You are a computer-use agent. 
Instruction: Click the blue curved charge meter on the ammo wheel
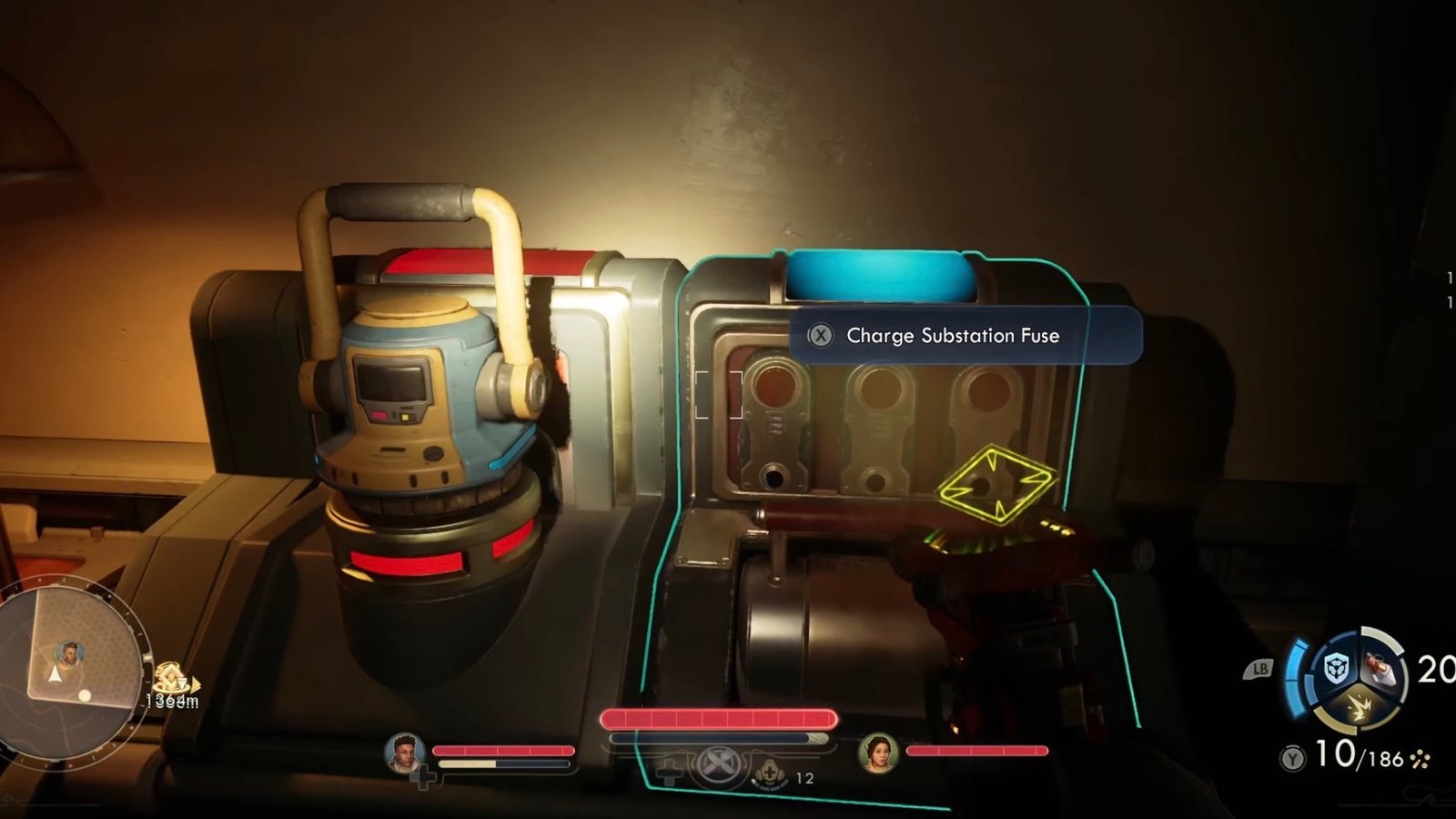pyautogui.click(x=1296, y=676)
